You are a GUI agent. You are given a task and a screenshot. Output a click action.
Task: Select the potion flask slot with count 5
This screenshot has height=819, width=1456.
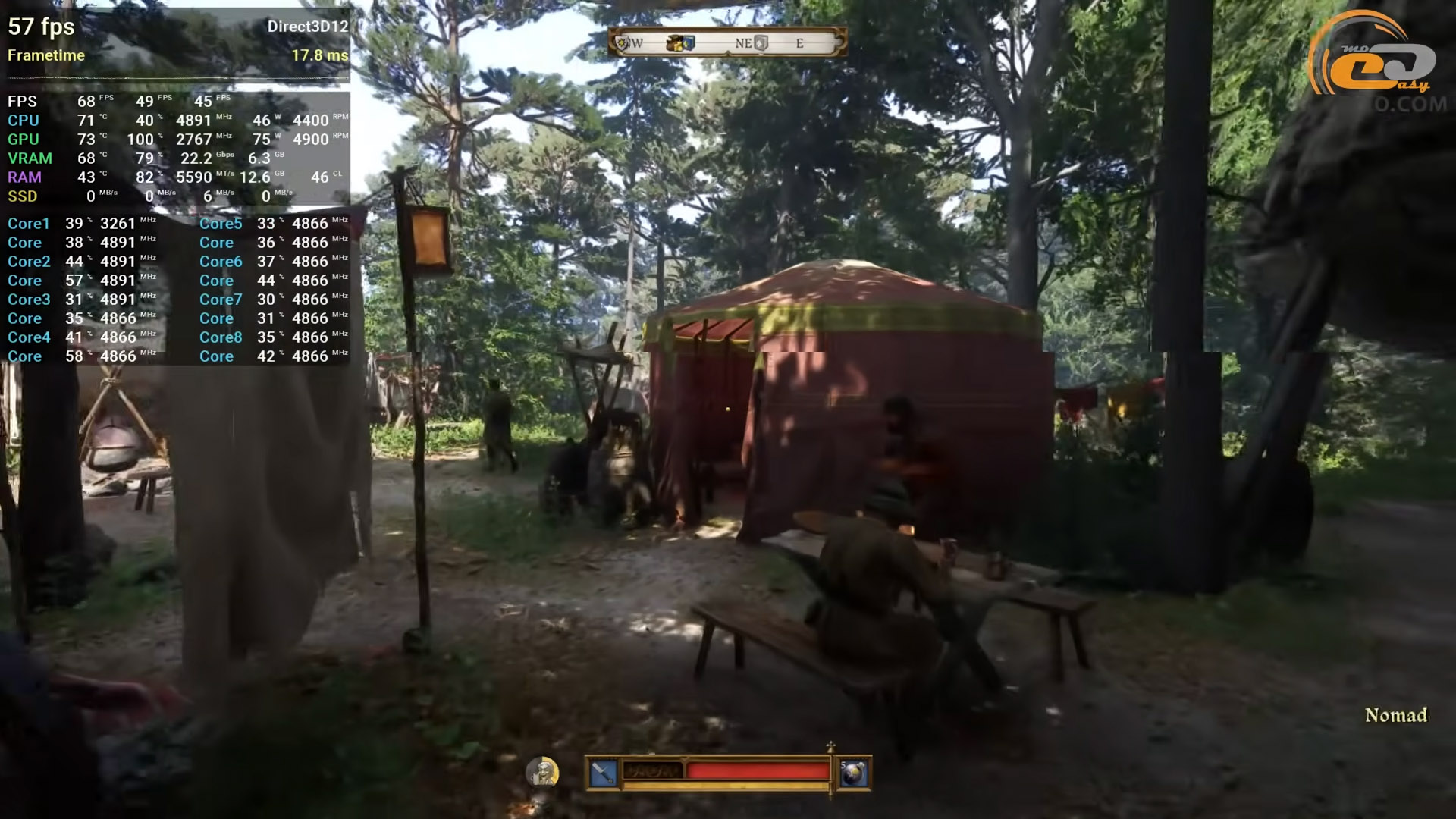coord(853,773)
